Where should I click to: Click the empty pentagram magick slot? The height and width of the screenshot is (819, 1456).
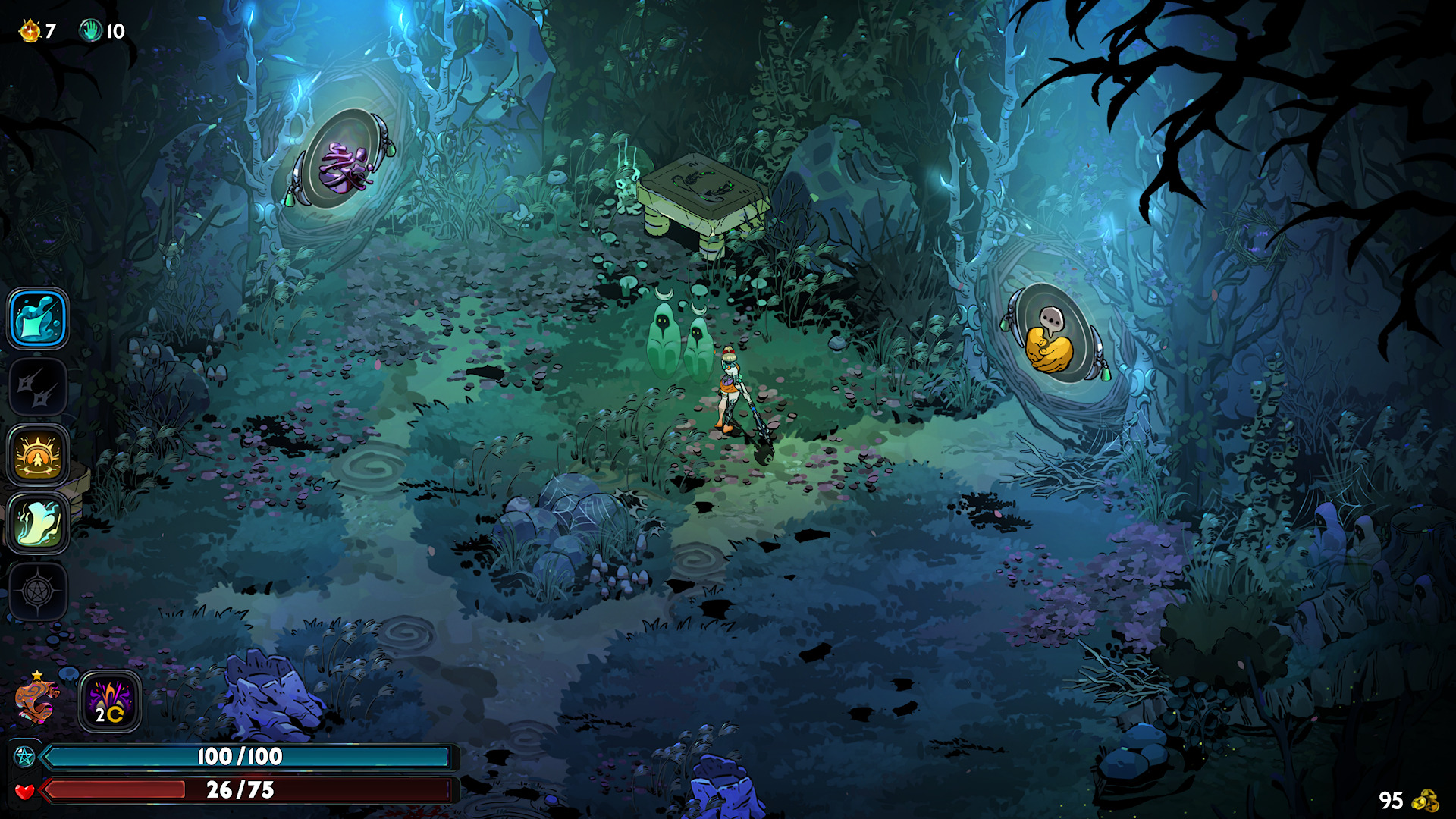(38, 591)
